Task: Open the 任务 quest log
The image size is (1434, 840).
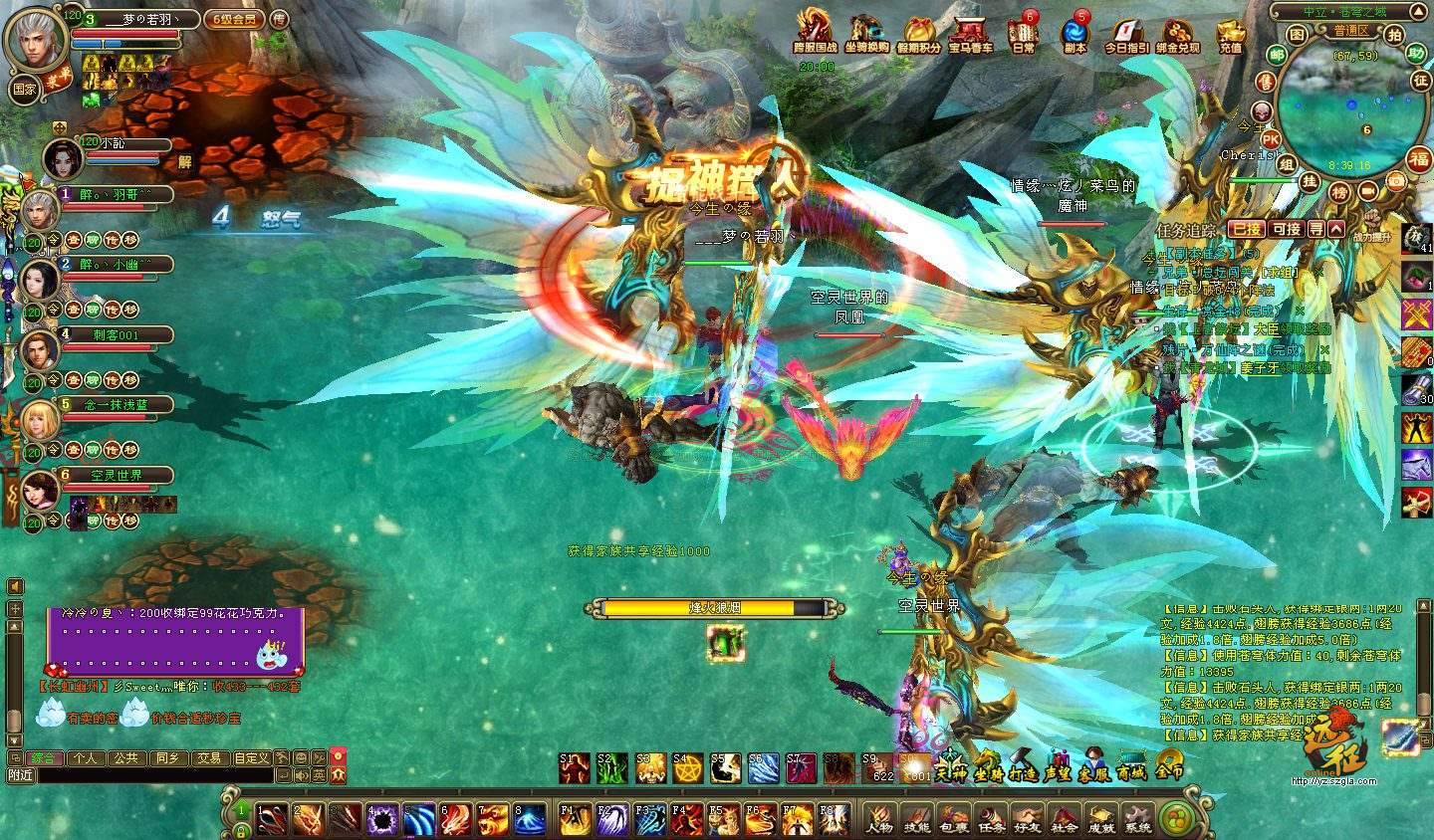Action: click(x=990, y=816)
